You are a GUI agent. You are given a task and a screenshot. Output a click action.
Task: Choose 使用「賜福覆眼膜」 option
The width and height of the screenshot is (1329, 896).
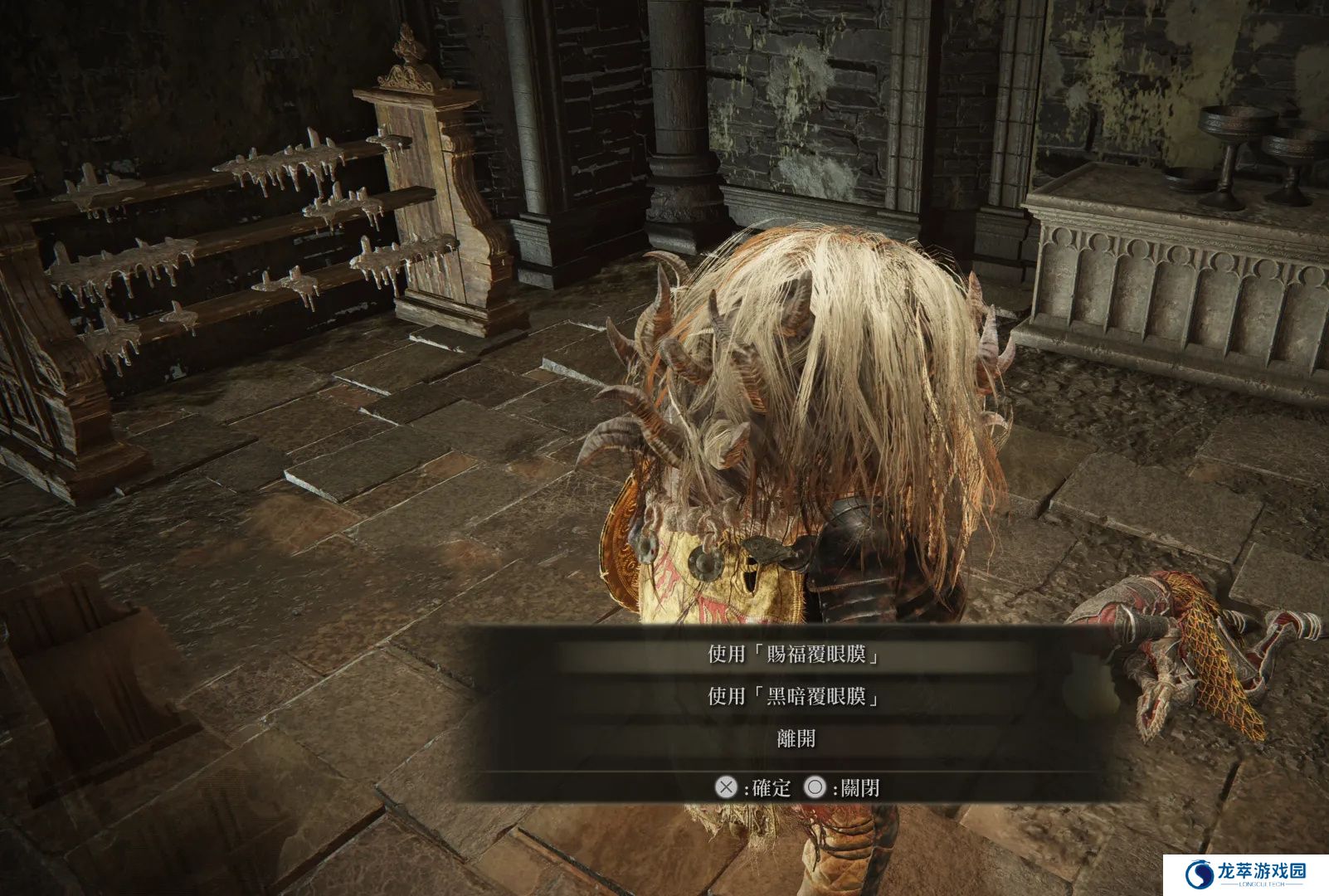pyautogui.click(x=794, y=655)
